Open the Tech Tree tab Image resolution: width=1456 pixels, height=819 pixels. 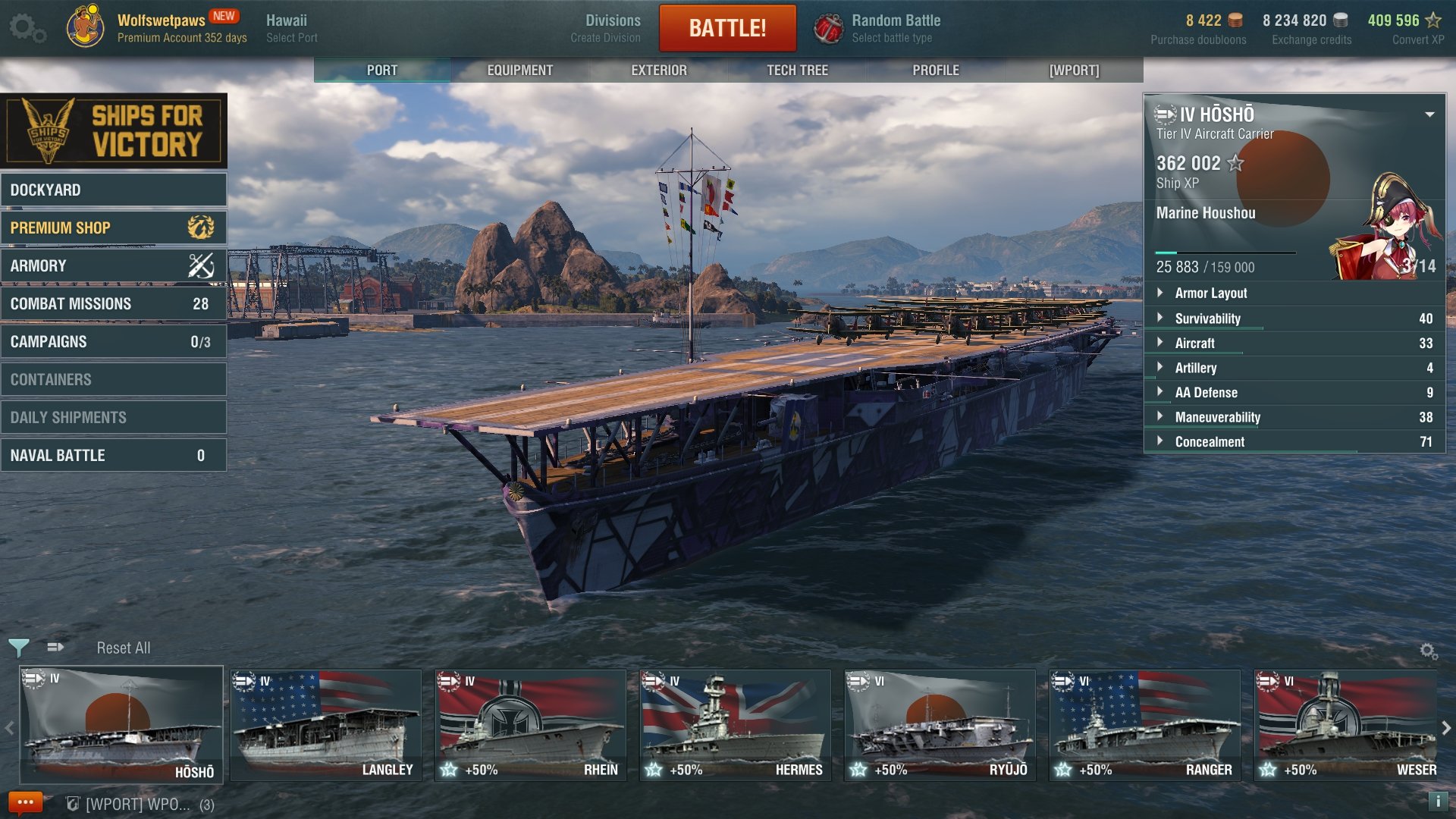pos(797,70)
